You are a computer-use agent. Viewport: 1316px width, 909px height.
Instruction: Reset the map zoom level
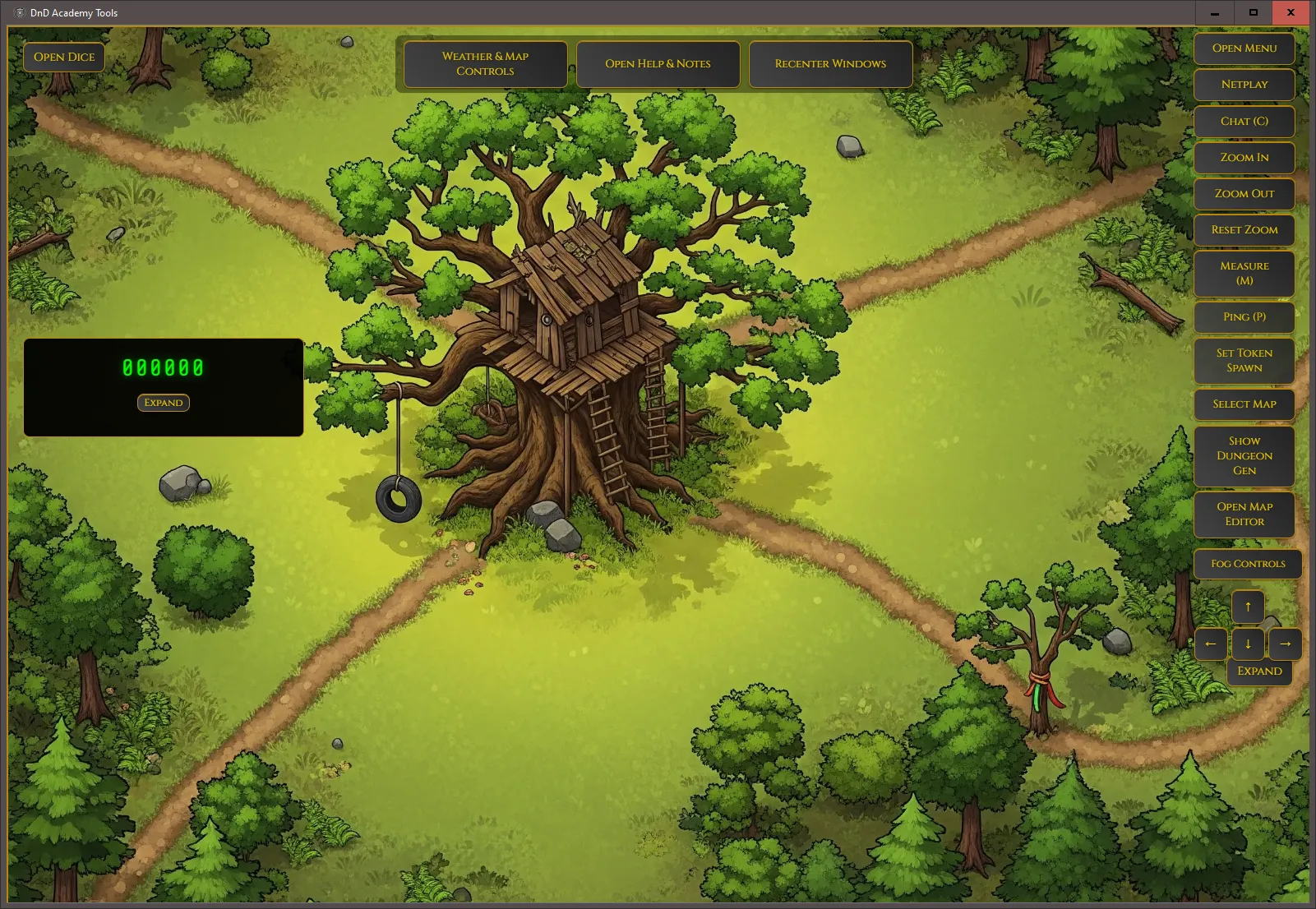tap(1244, 230)
